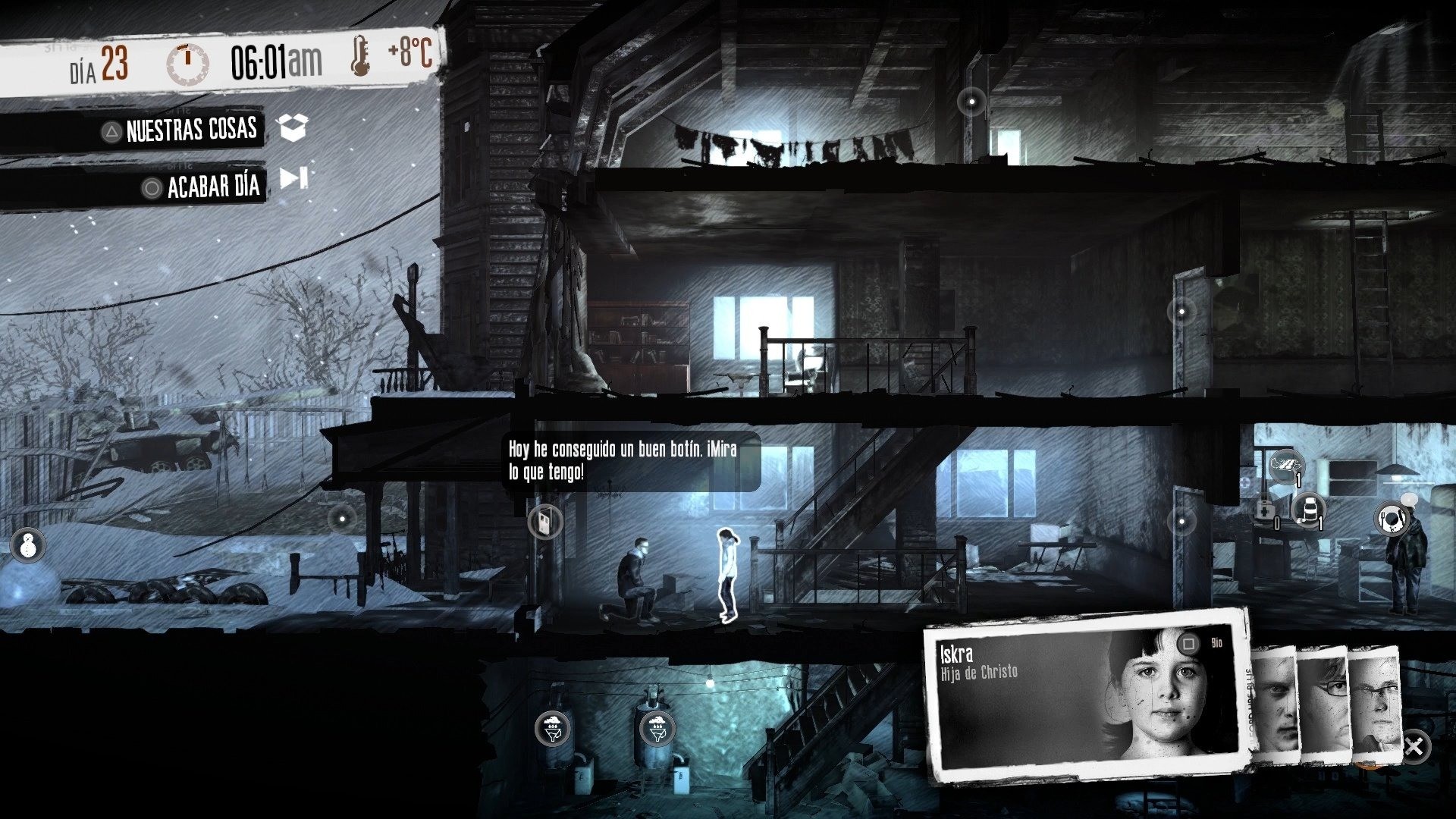Grab the medicine bottle icon showing 1
The height and width of the screenshot is (819, 1456).
coord(1309,510)
